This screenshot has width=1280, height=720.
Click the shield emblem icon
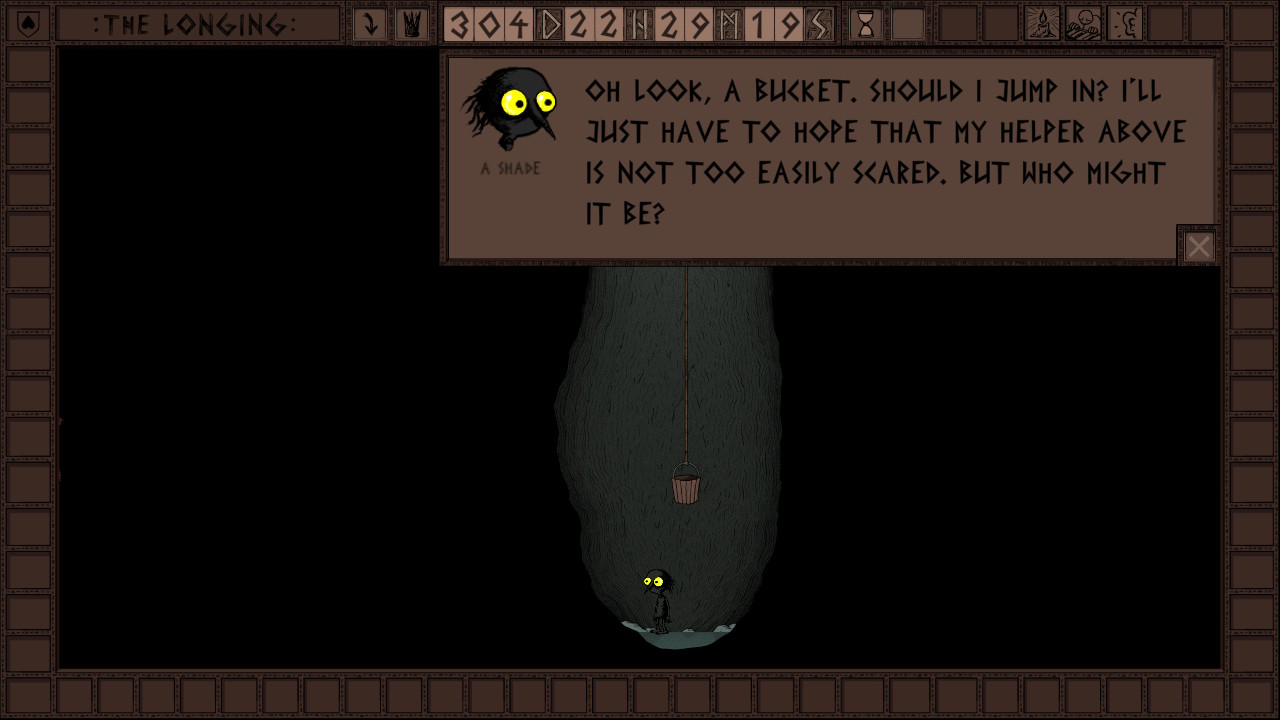coord(28,25)
